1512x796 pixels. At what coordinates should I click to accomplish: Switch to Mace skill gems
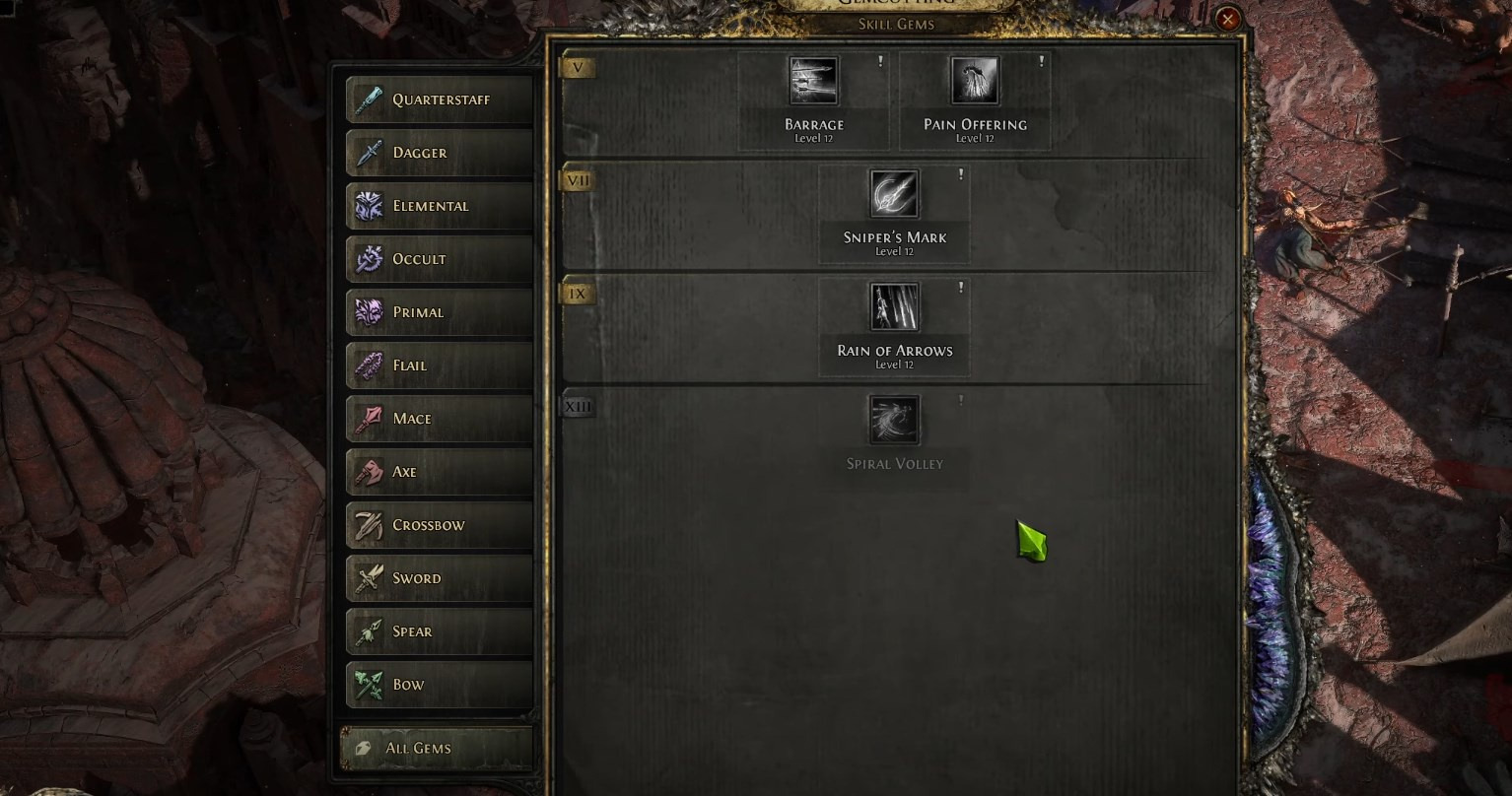click(440, 419)
